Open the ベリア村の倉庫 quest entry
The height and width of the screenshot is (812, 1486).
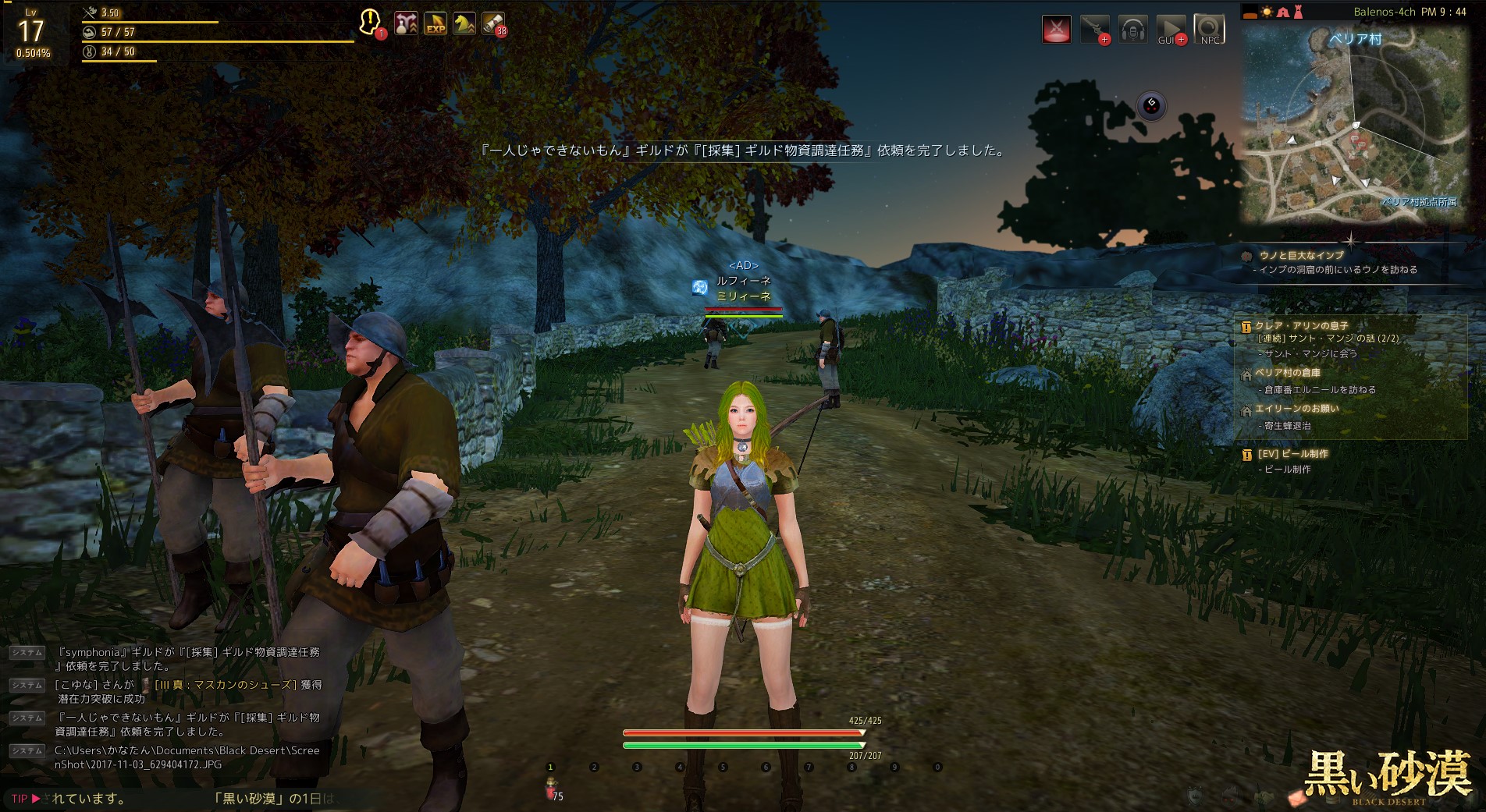click(x=1288, y=373)
